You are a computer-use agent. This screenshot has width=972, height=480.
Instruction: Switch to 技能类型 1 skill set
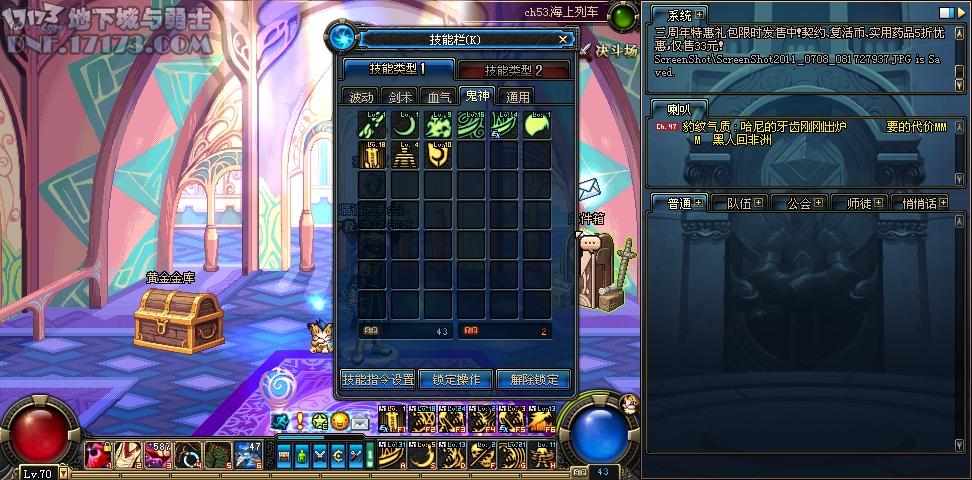tap(397, 69)
